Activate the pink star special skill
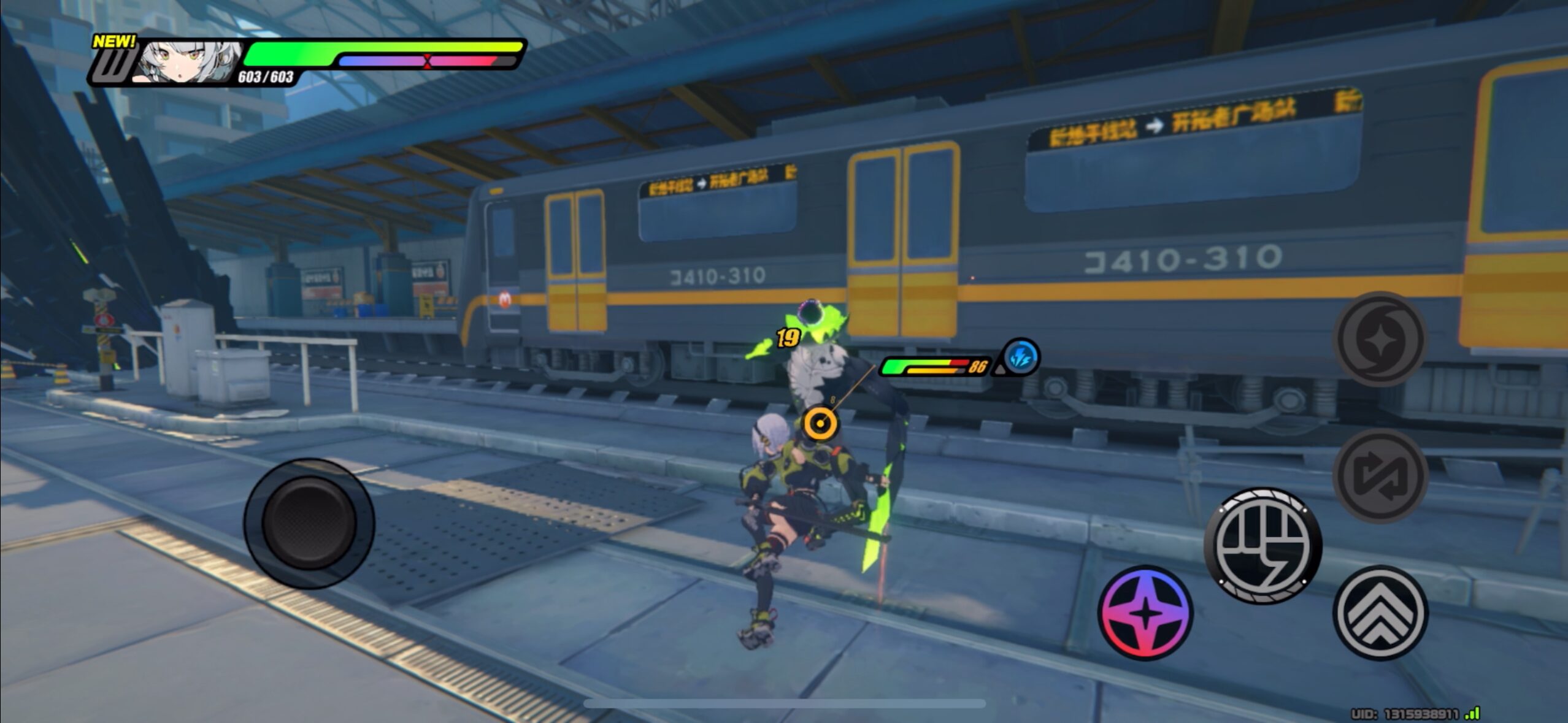1568x723 pixels. pyautogui.click(x=1145, y=613)
